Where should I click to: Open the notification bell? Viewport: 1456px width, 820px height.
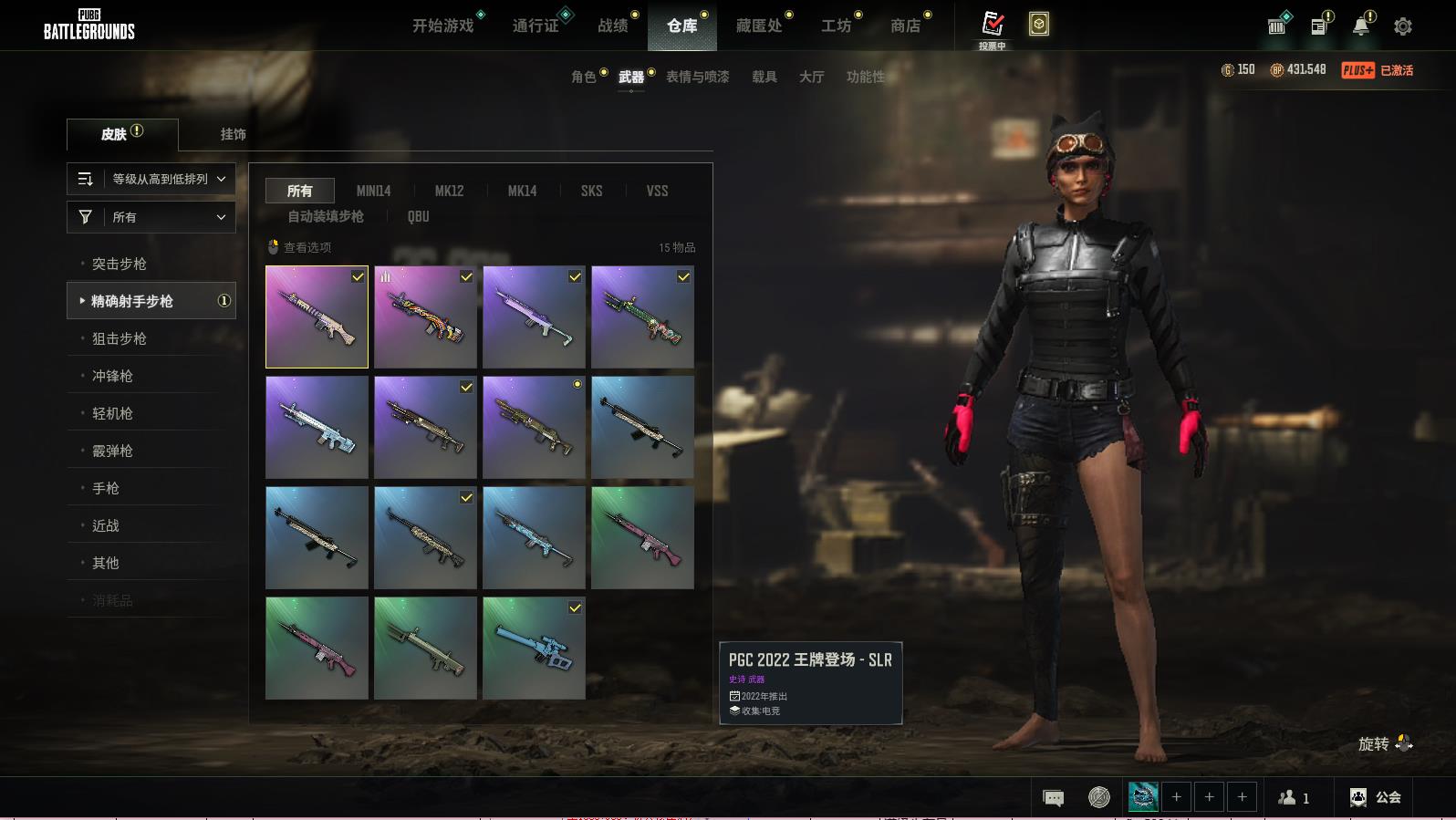coord(1361,26)
